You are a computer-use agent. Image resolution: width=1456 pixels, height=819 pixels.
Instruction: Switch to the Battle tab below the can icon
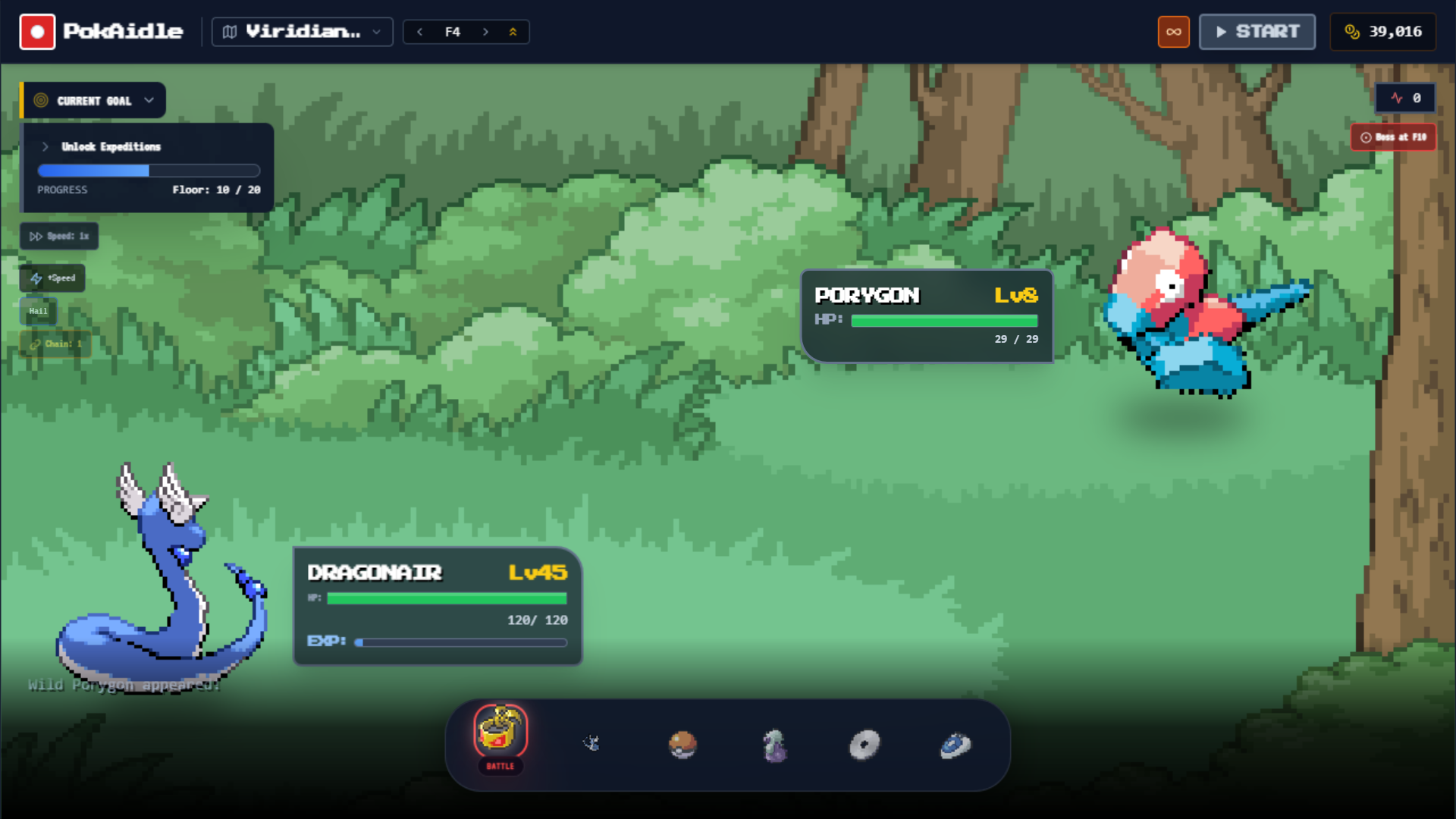(500, 767)
